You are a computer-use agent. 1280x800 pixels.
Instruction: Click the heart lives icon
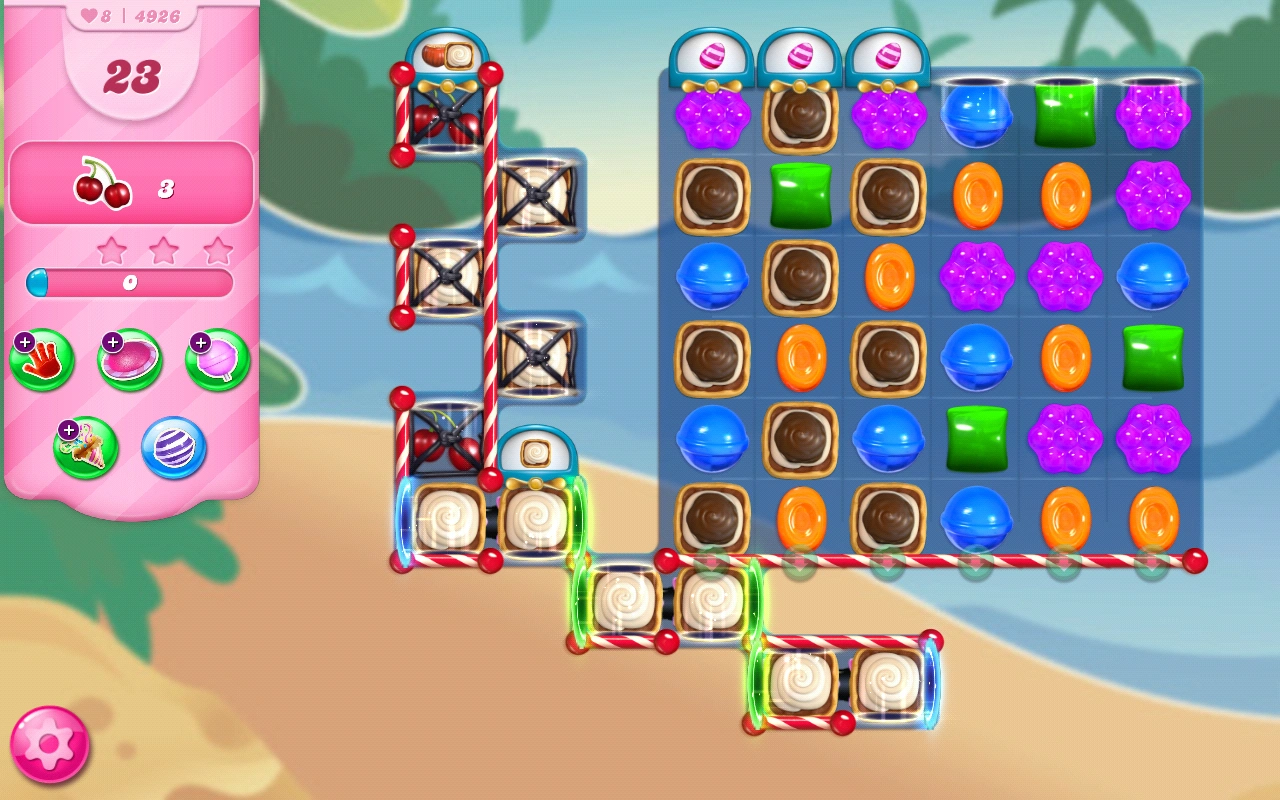point(90,15)
